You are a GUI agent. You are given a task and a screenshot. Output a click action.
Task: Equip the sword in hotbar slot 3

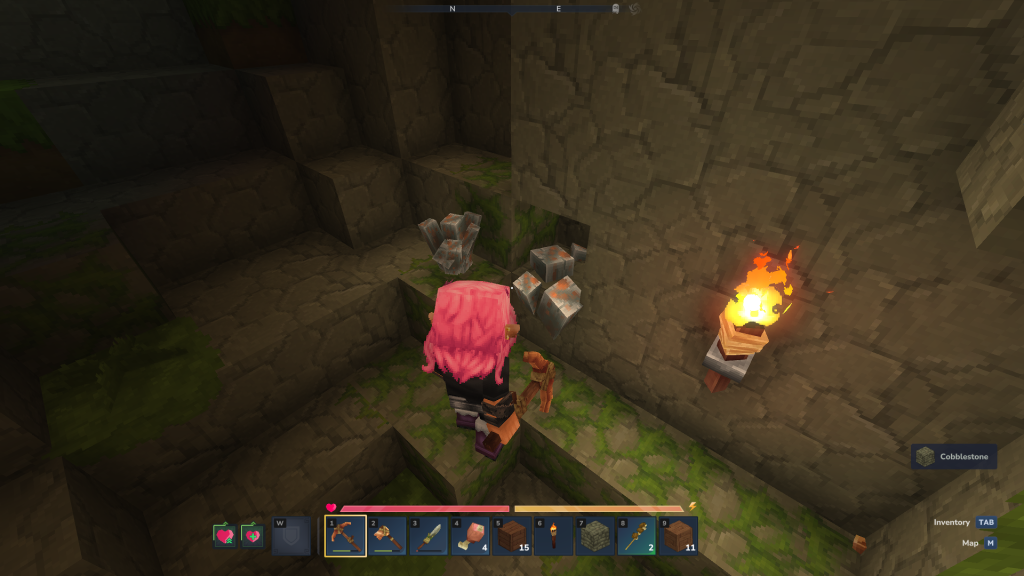tap(429, 536)
